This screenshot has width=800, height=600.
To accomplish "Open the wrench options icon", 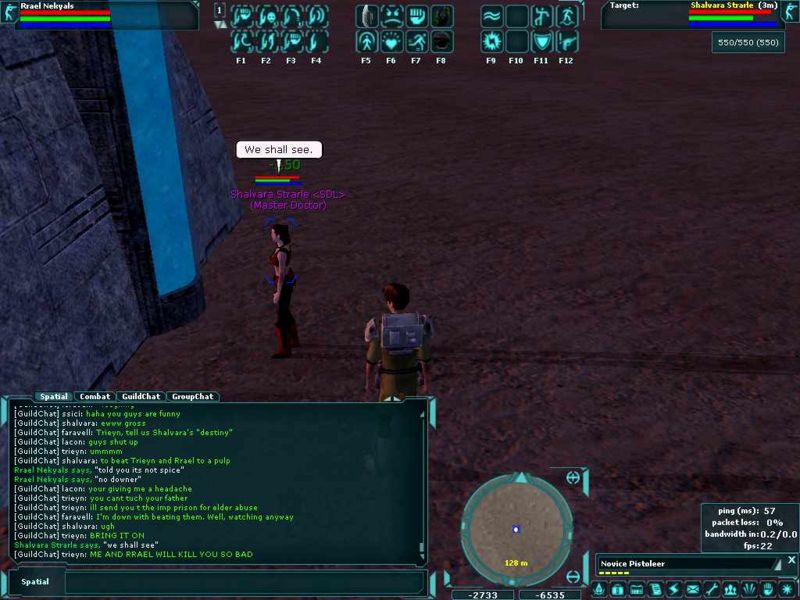I will 711,590.
